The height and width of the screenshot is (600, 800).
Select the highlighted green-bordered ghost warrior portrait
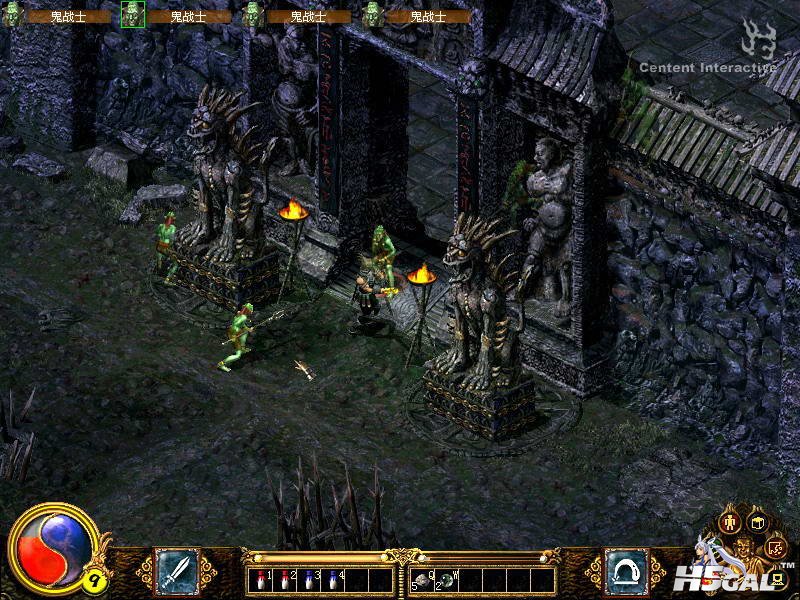(133, 14)
